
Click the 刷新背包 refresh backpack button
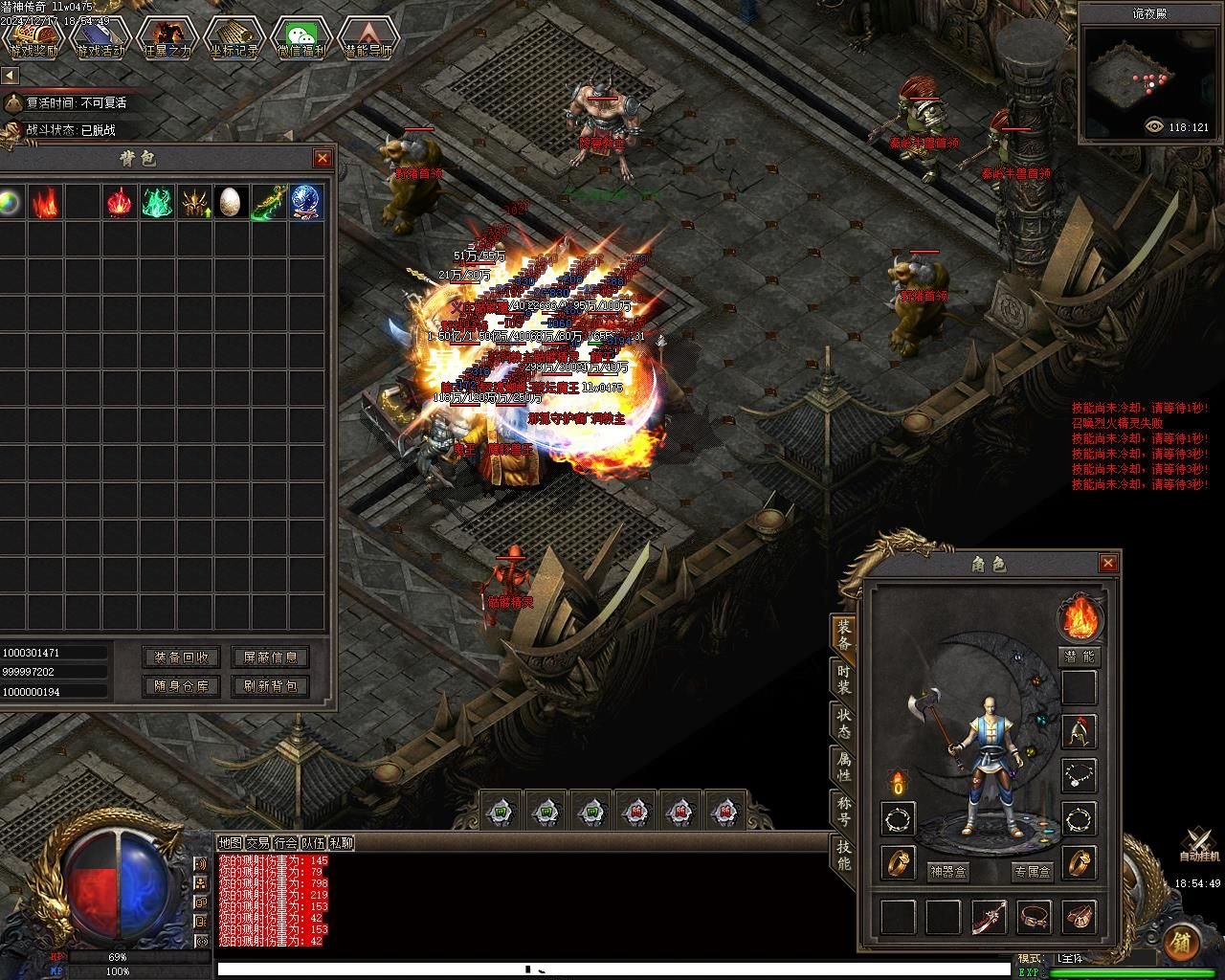click(270, 686)
